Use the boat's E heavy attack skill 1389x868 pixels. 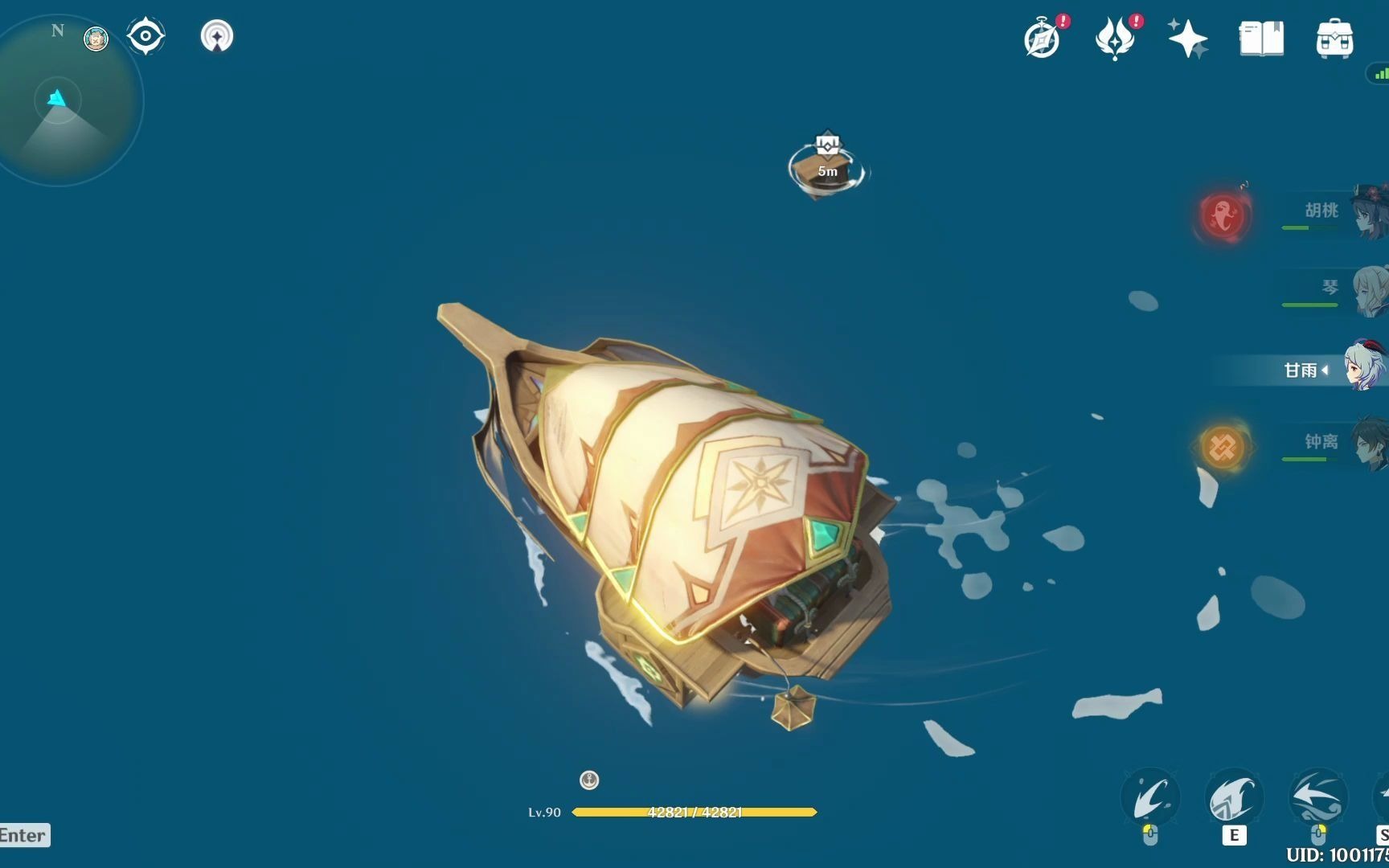[1234, 798]
